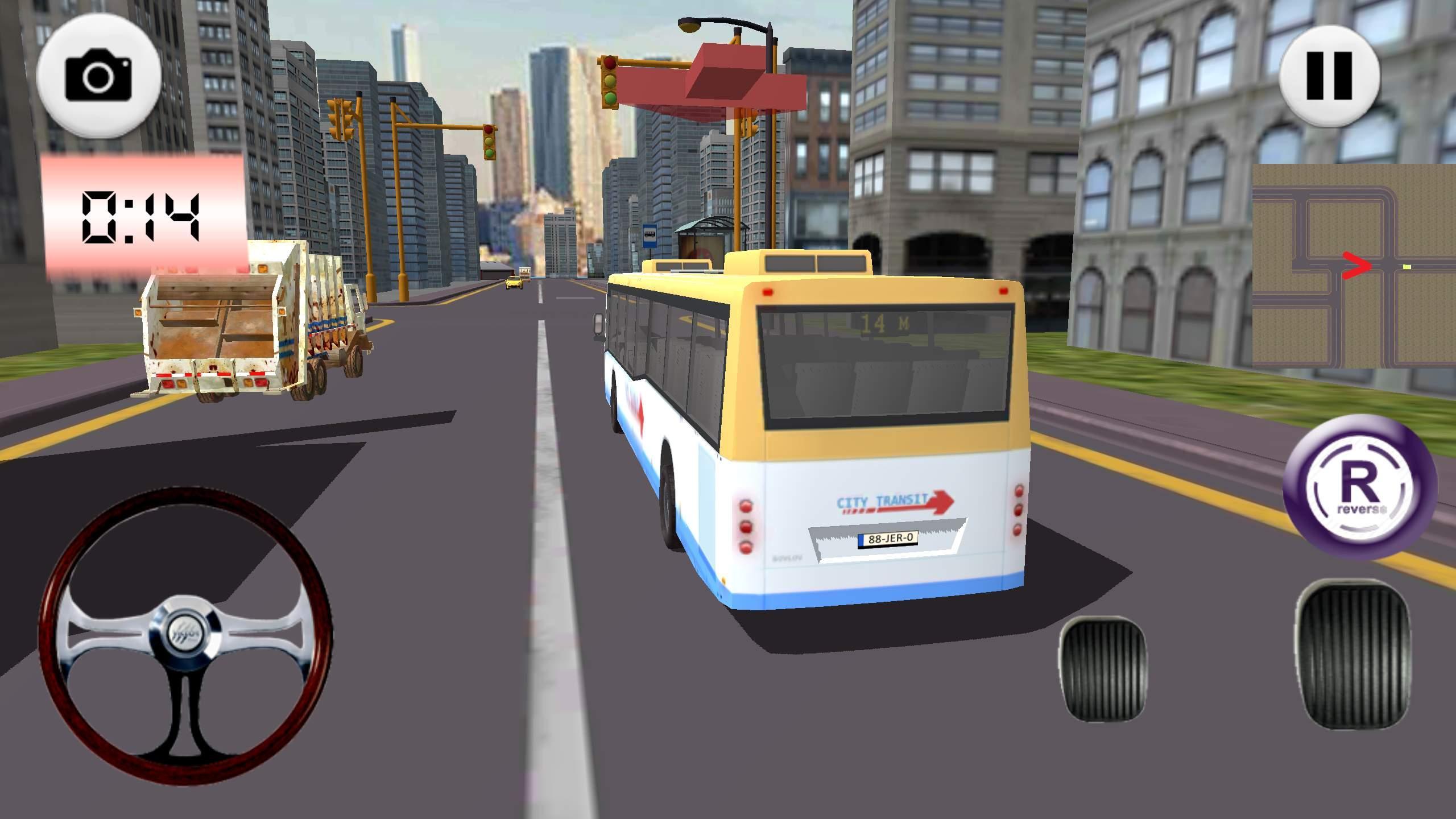1456x819 pixels.
Task: Click the yellow bus marker on the minimap
Action: (1407, 267)
